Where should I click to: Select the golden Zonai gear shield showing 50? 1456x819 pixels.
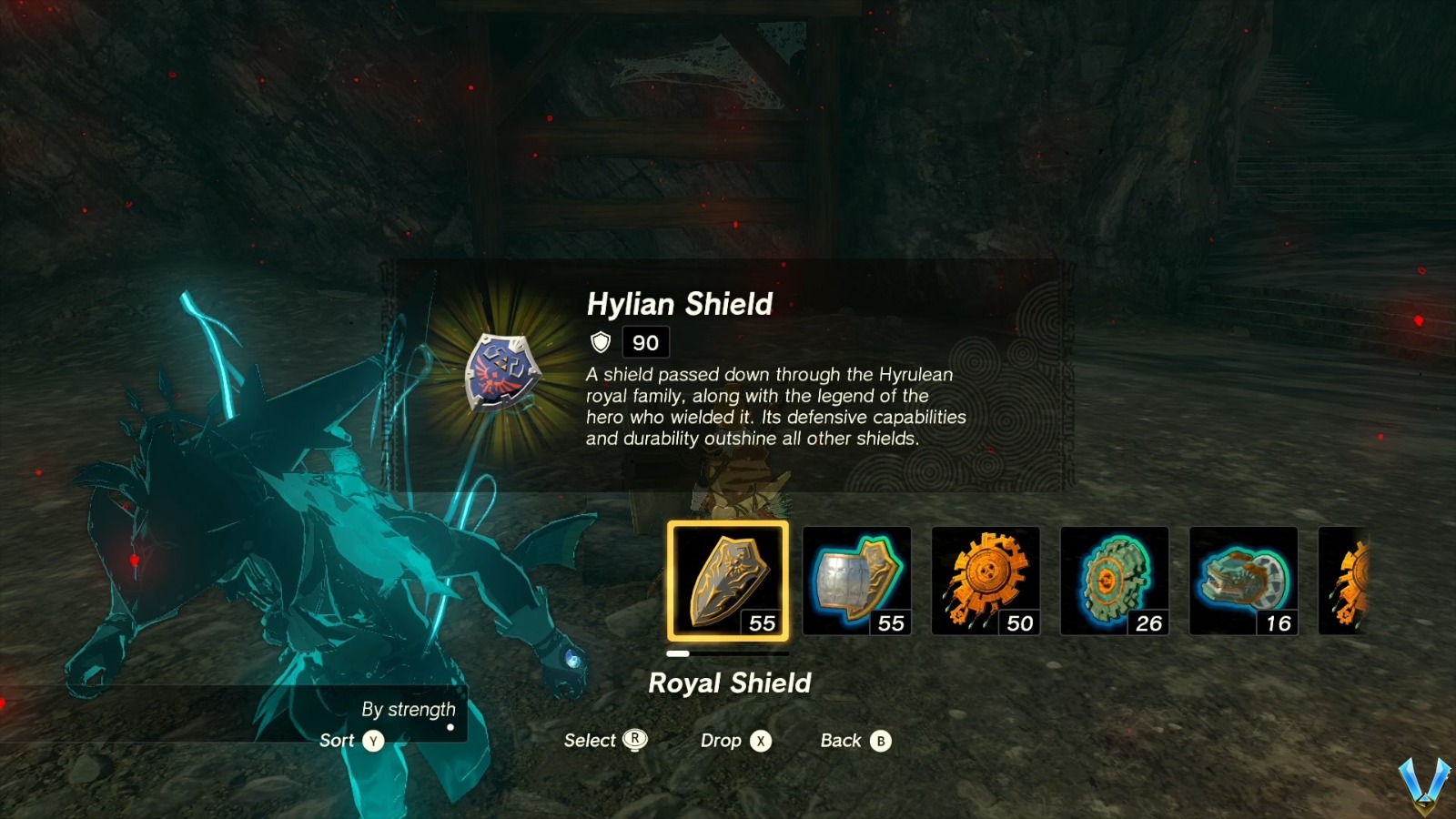coord(987,581)
